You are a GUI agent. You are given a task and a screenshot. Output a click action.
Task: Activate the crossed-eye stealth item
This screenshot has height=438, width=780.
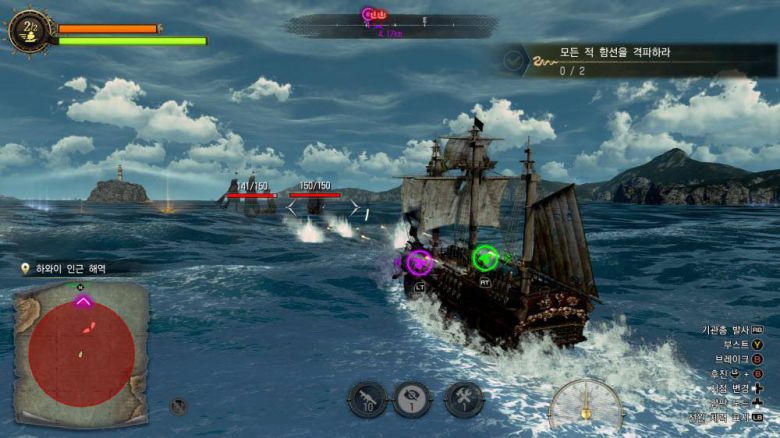point(412,400)
